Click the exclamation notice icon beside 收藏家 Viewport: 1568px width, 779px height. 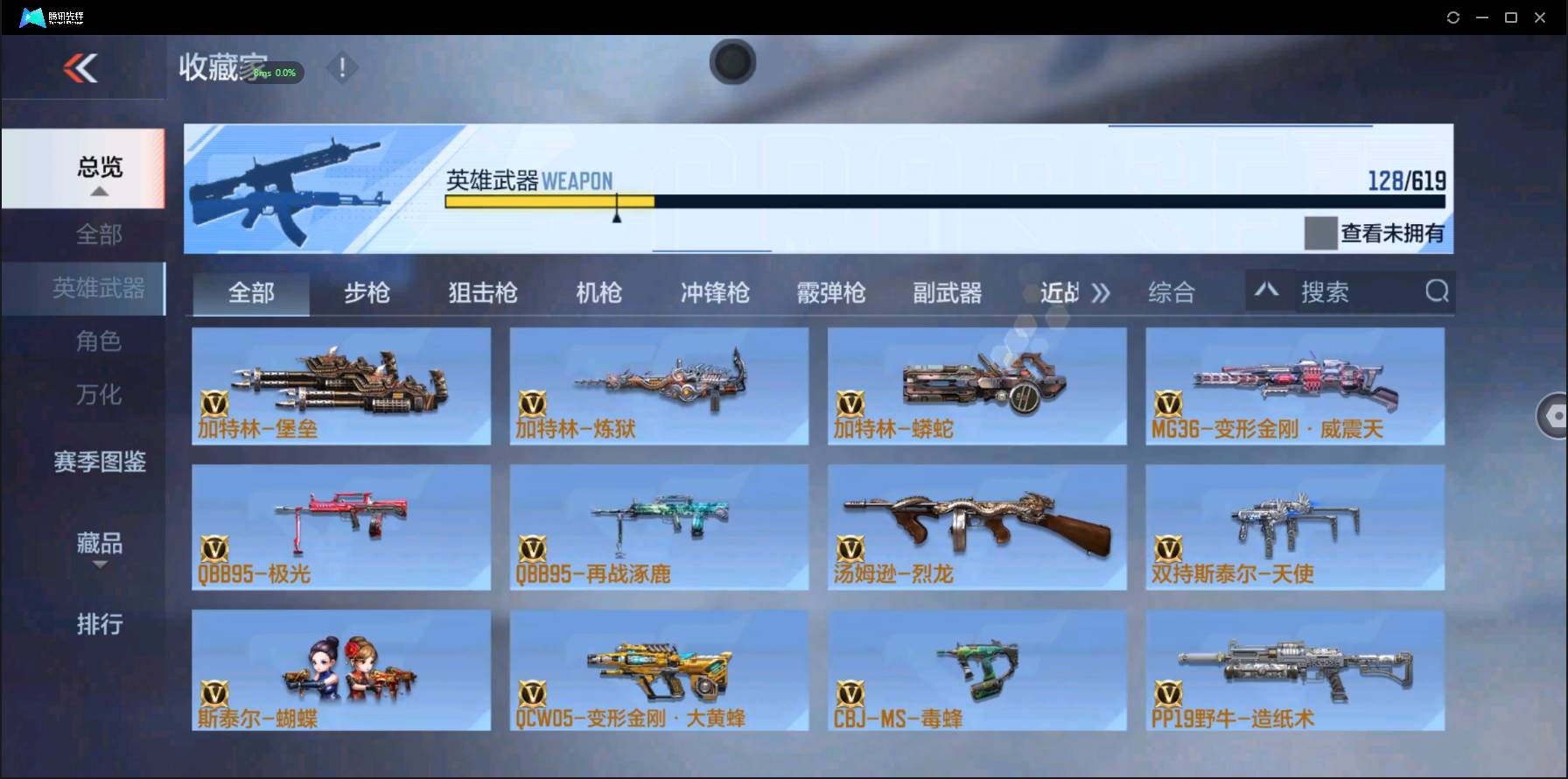(x=342, y=67)
